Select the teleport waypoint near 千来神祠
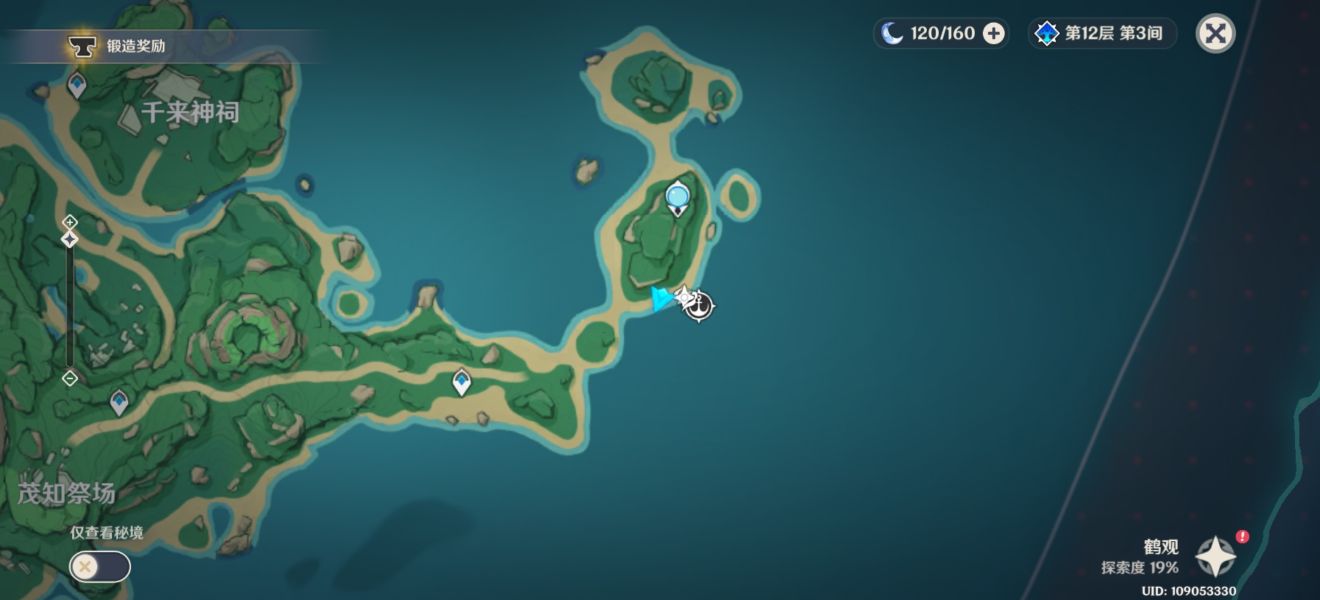Screen dimensions: 1320x600 point(77,87)
